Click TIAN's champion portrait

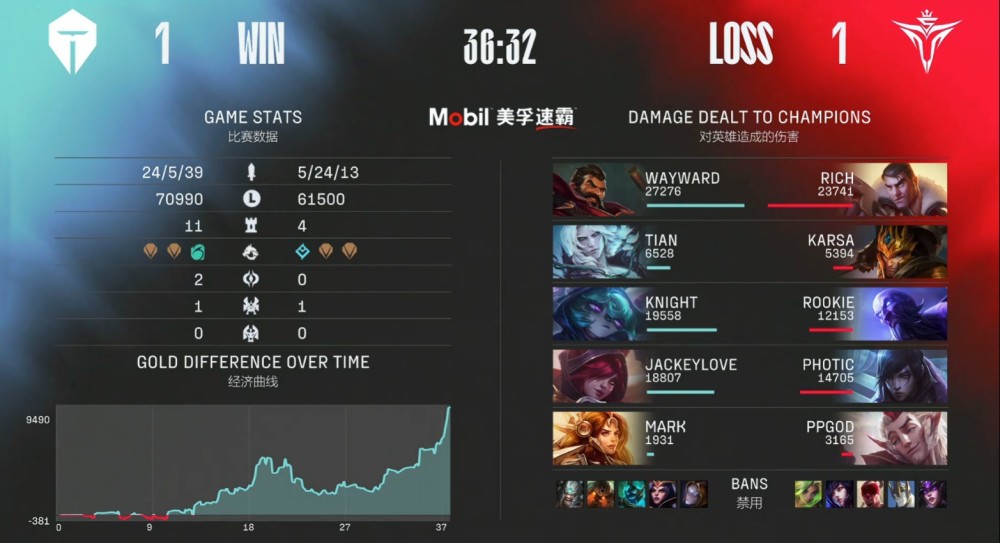coord(596,251)
